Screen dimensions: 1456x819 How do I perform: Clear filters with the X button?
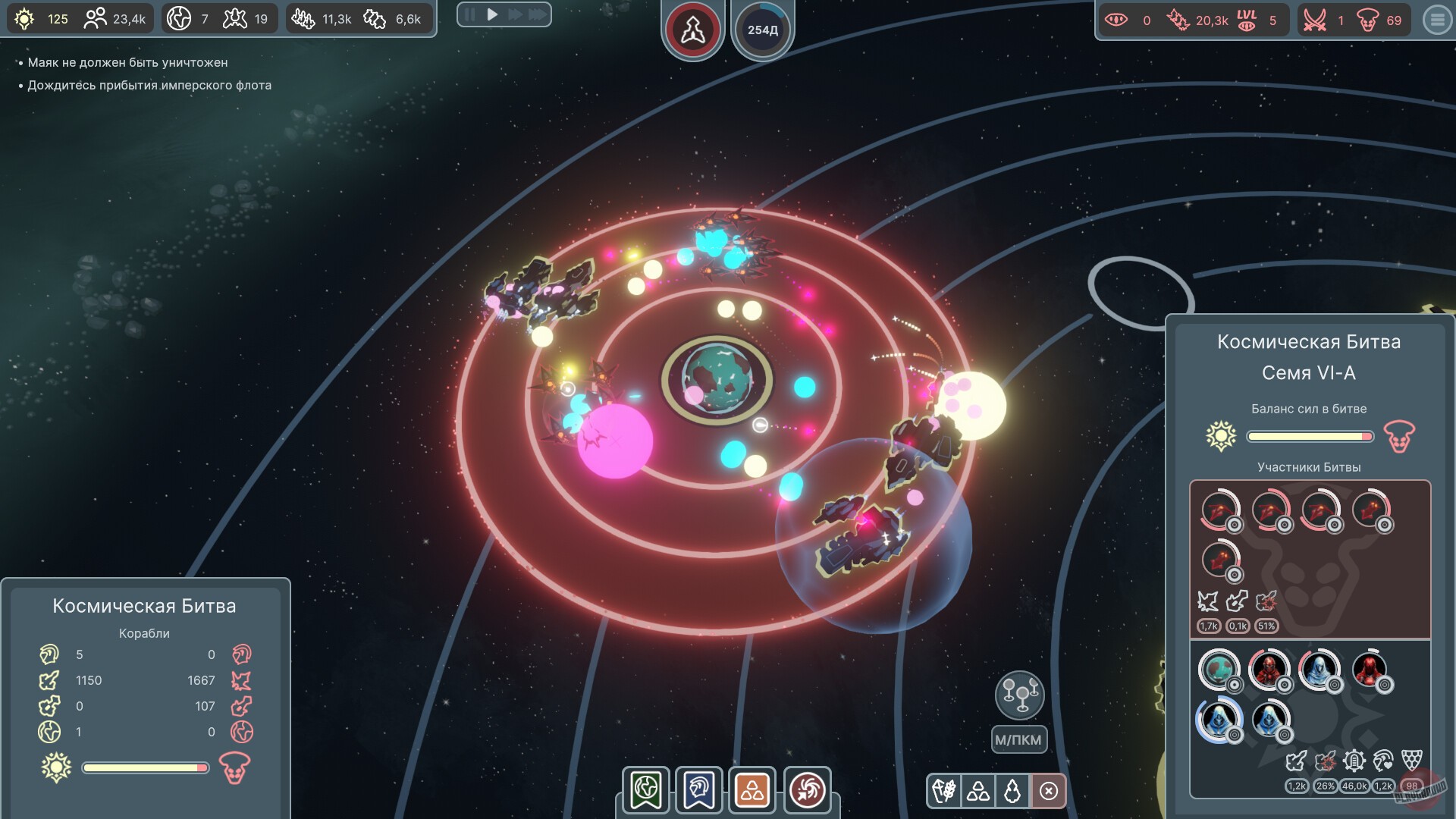pyautogui.click(x=1049, y=791)
